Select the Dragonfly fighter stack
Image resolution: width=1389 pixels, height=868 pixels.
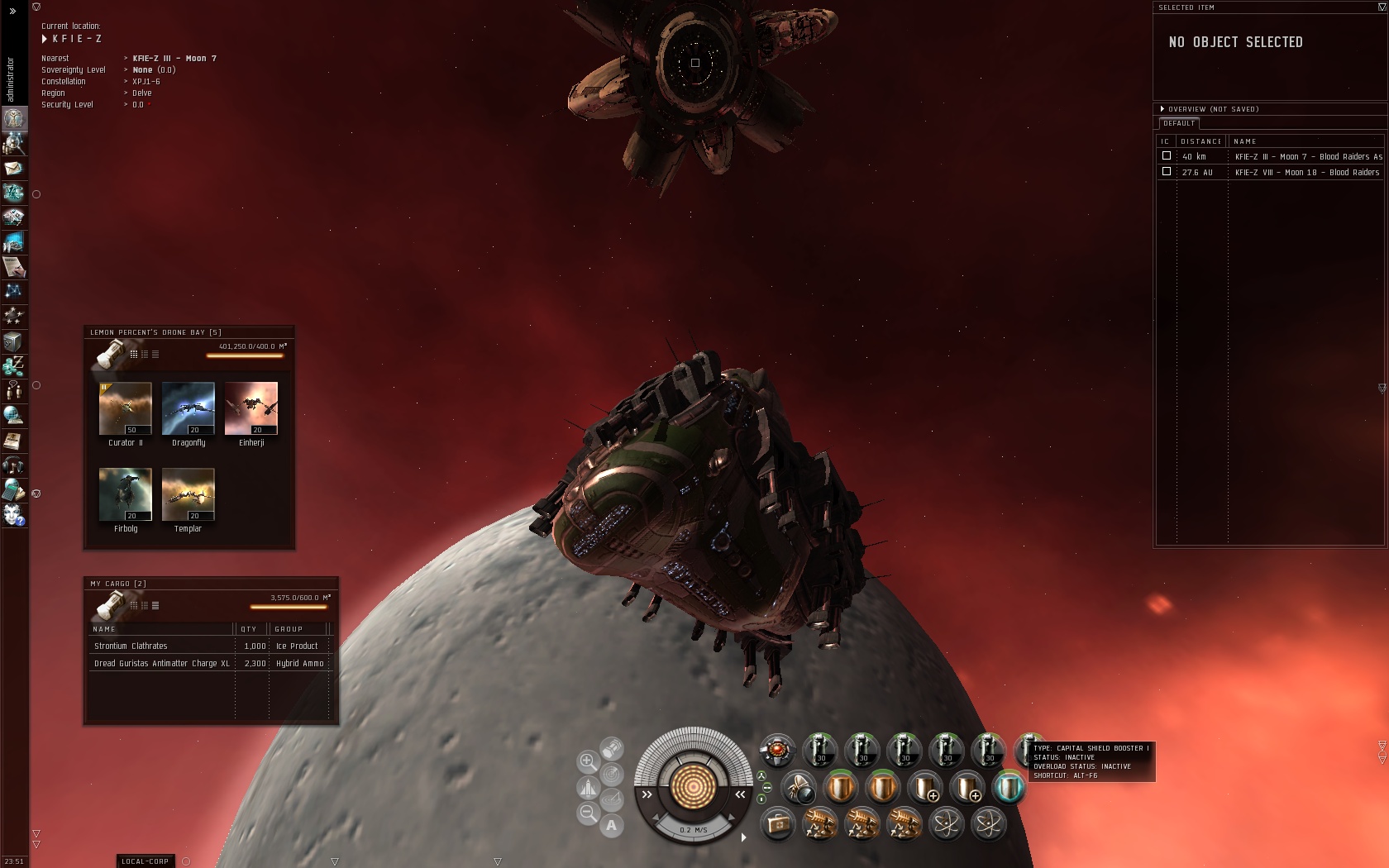[x=189, y=408]
